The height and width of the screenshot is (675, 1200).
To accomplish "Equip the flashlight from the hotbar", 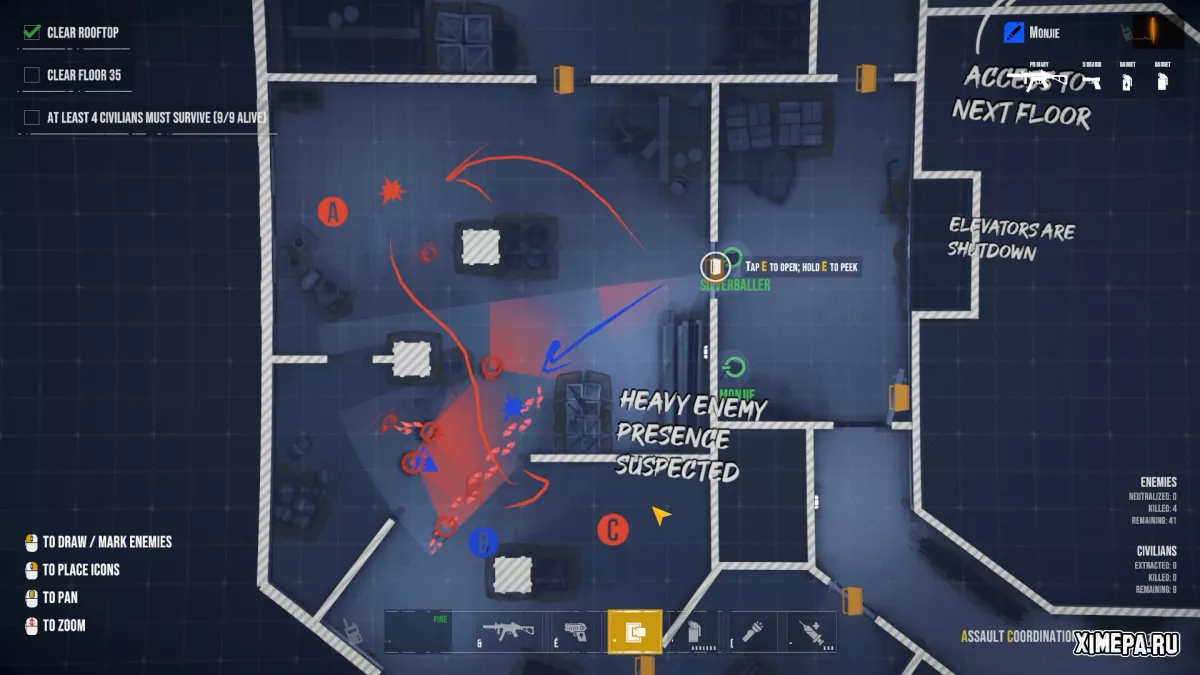I will coord(752,631).
